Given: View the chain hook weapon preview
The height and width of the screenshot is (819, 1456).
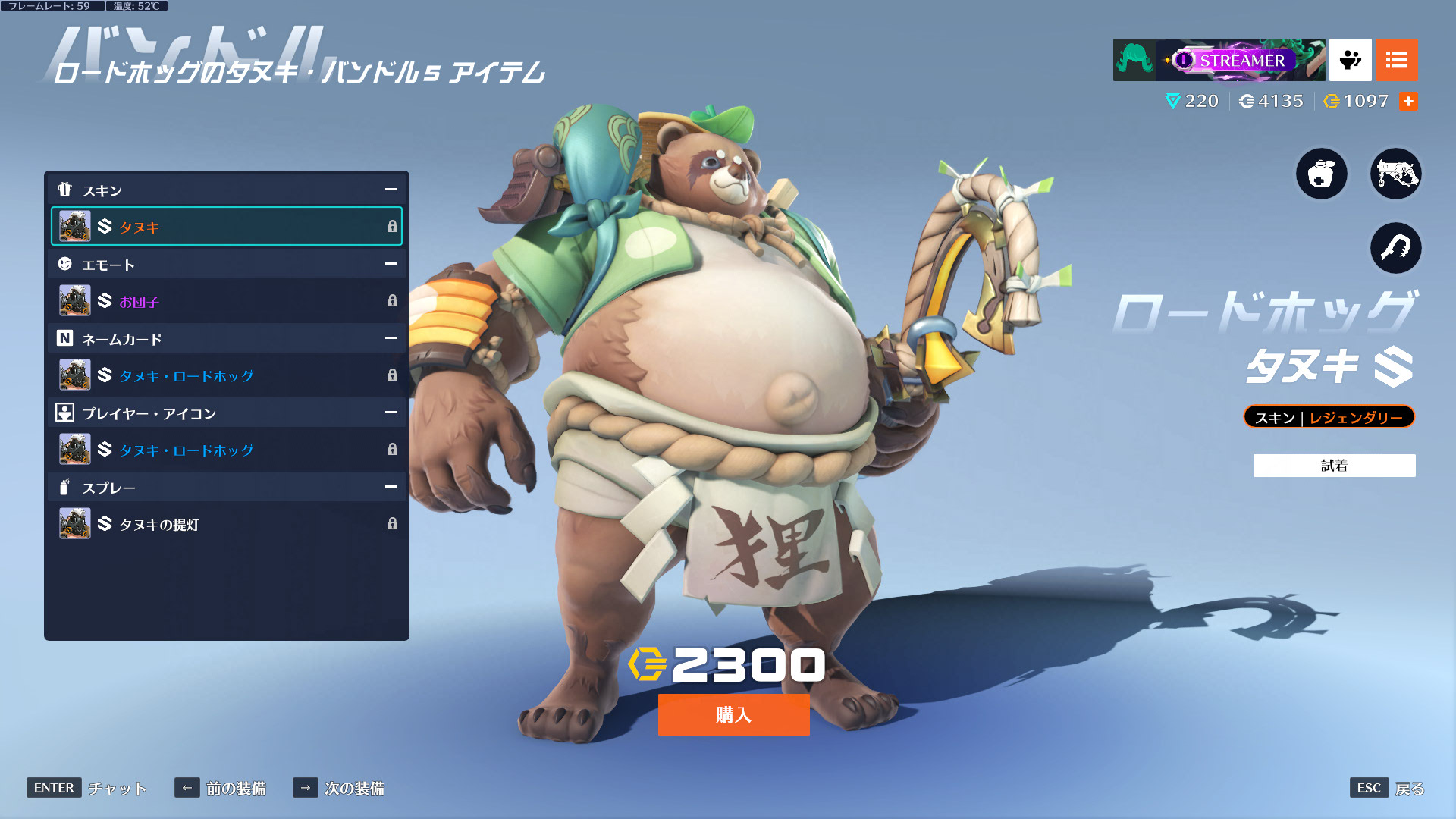Looking at the screenshot, I should [x=1396, y=248].
